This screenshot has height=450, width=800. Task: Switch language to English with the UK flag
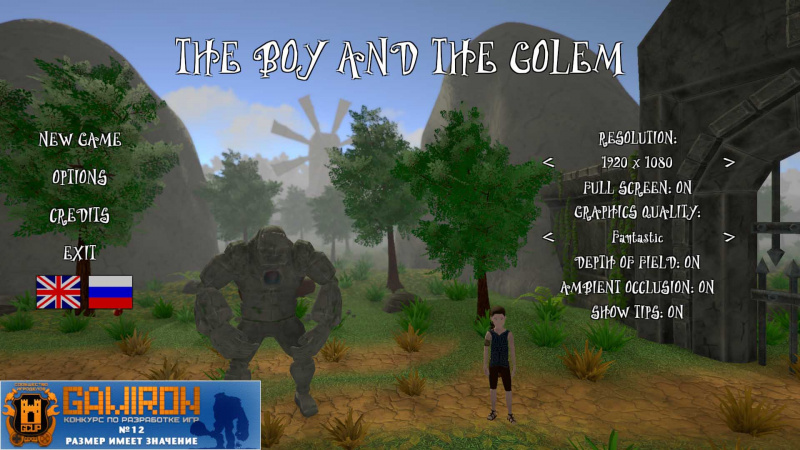pos(58,291)
